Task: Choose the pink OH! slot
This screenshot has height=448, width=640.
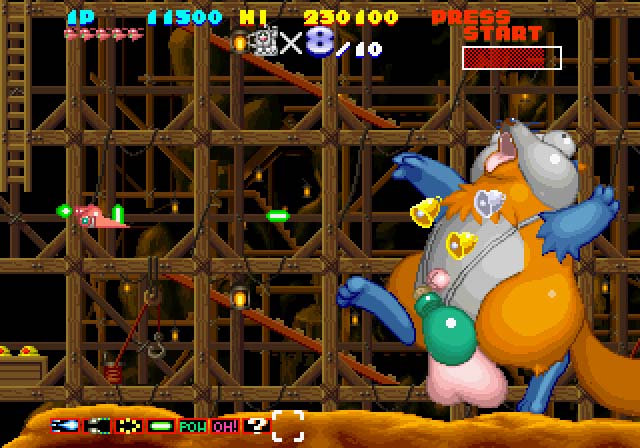Action: pyautogui.click(x=225, y=425)
